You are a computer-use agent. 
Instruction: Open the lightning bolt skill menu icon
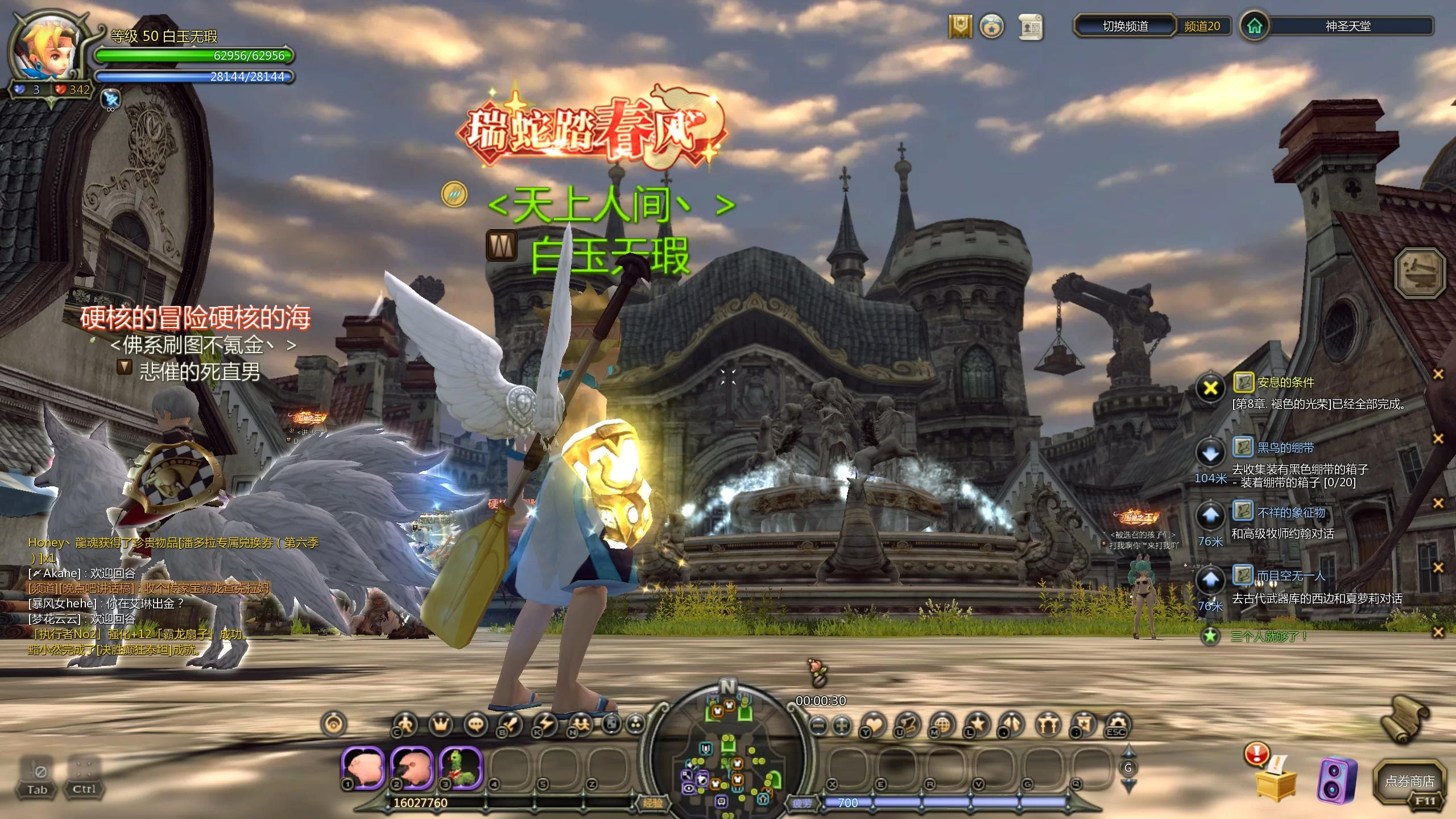pyautogui.click(x=545, y=724)
